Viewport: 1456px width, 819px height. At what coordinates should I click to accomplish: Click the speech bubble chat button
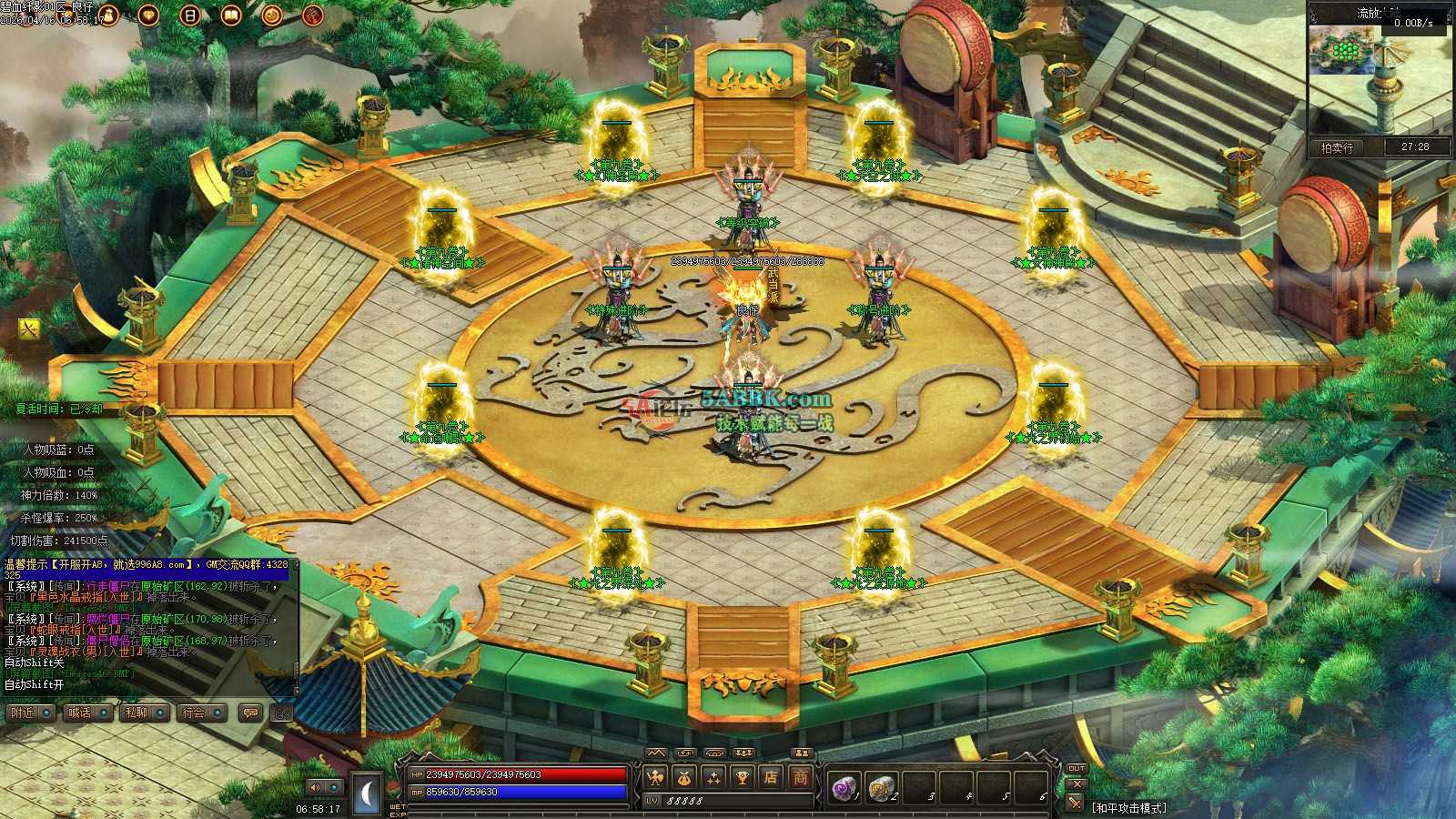coord(249,713)
